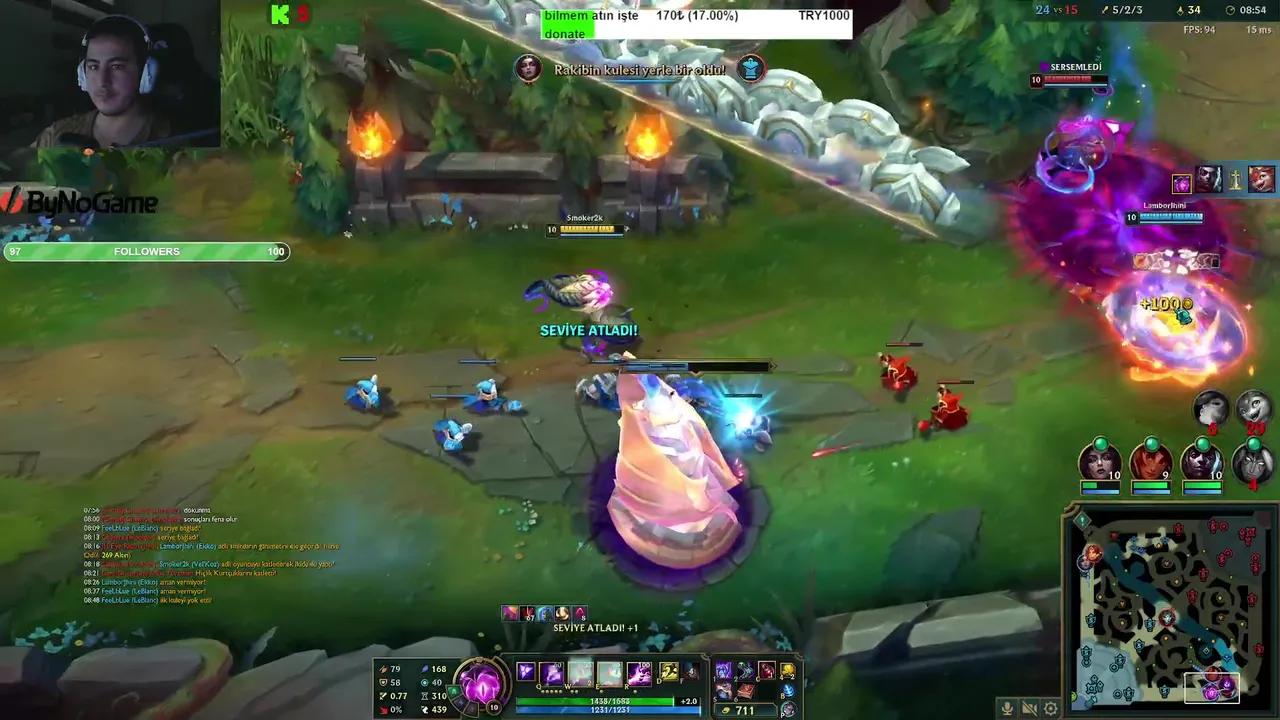Mute the microphone icon

(1007, 708)
